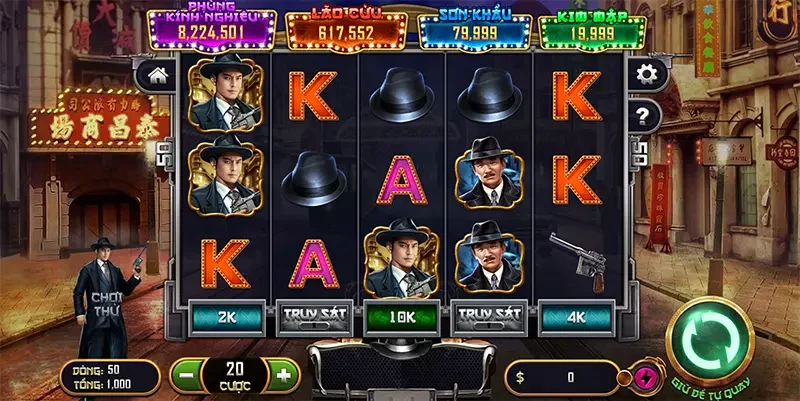This screenshot has width=800, height=401.
Task: Go to the home screen
Action: pos(157,74)
